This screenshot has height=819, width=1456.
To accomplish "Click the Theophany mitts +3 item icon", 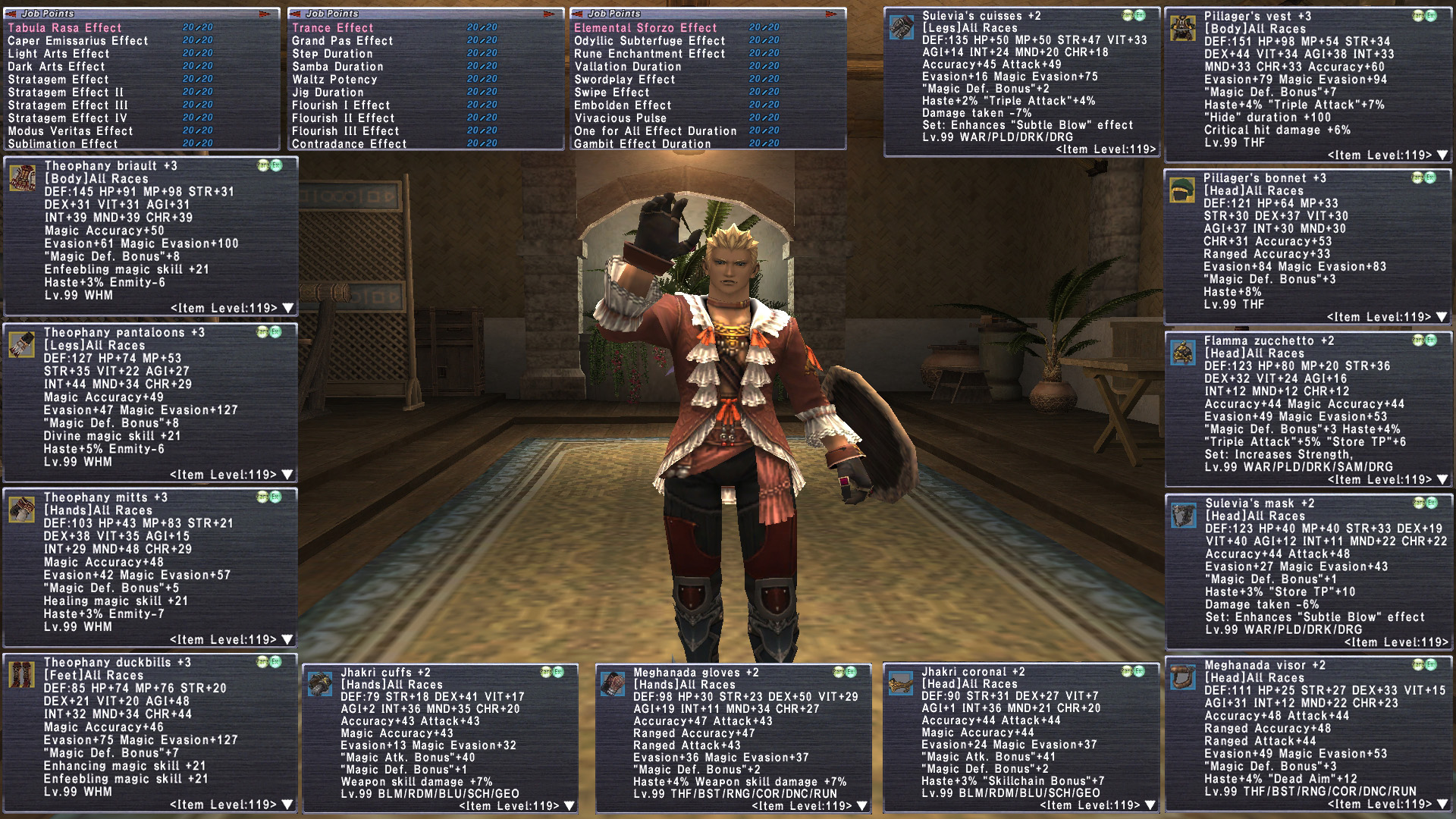I will (22, 510).
